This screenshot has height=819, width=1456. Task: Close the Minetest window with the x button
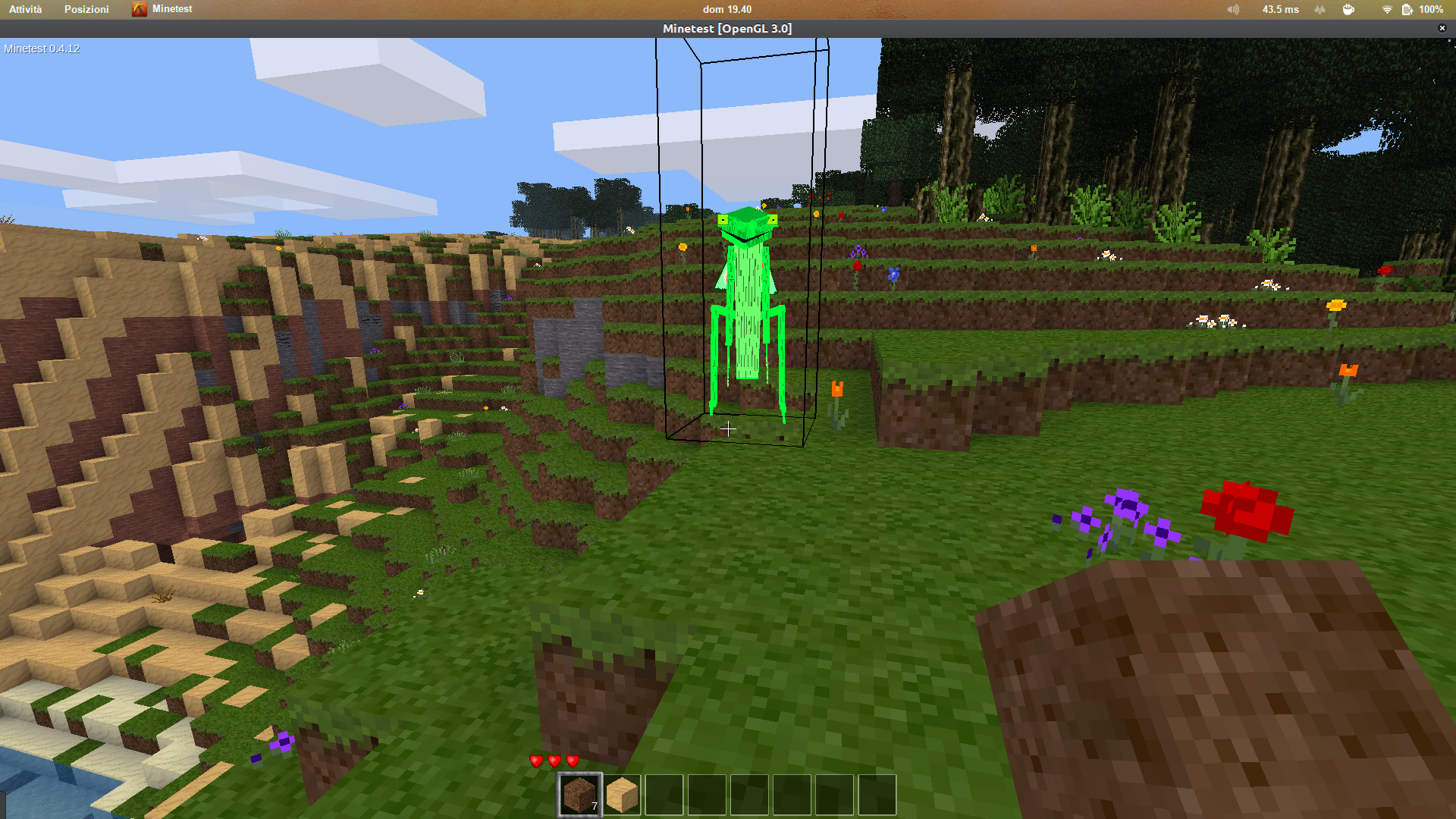pos(1442,28)
